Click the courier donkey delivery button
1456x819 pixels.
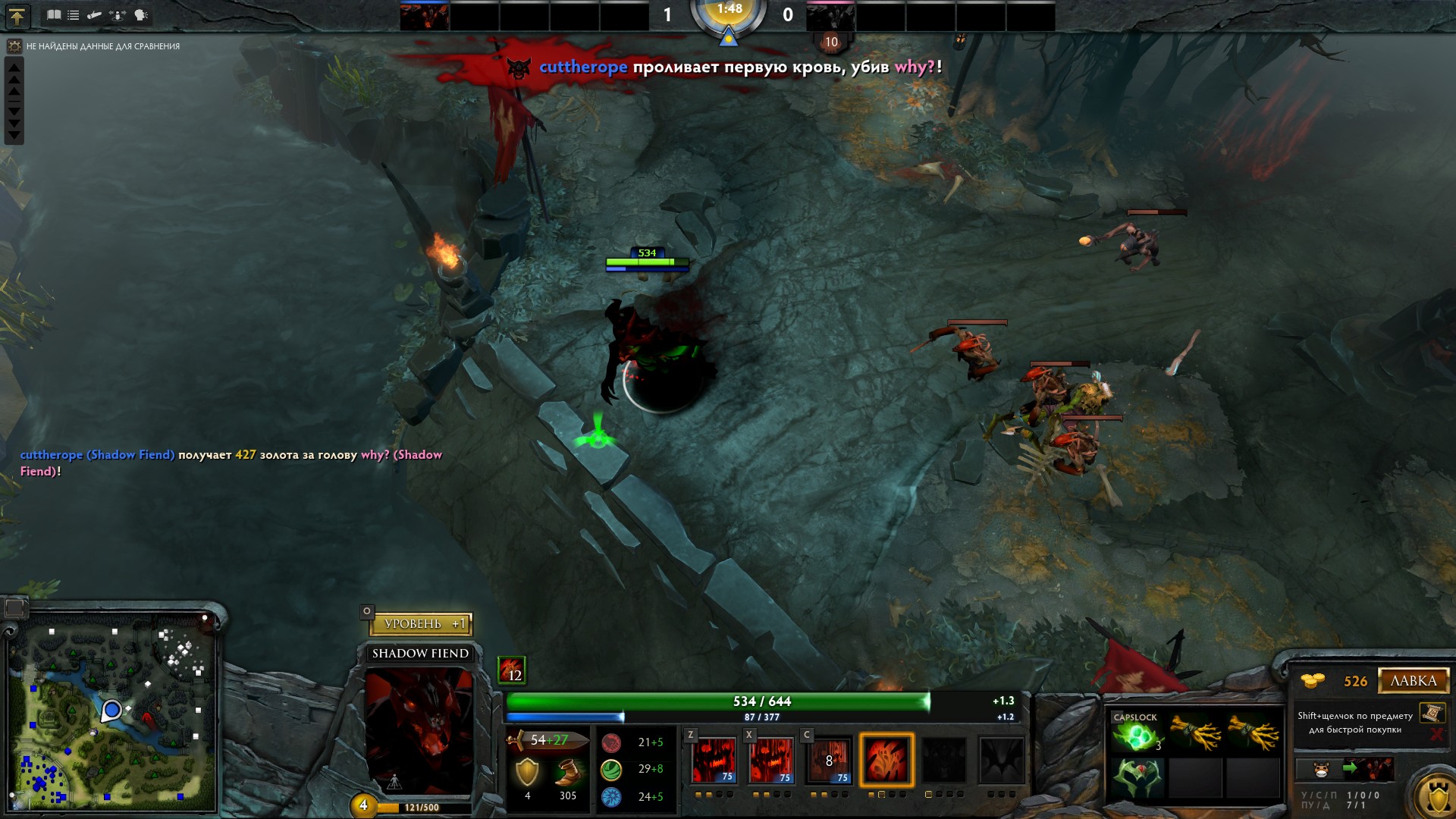click(1321, 770)
